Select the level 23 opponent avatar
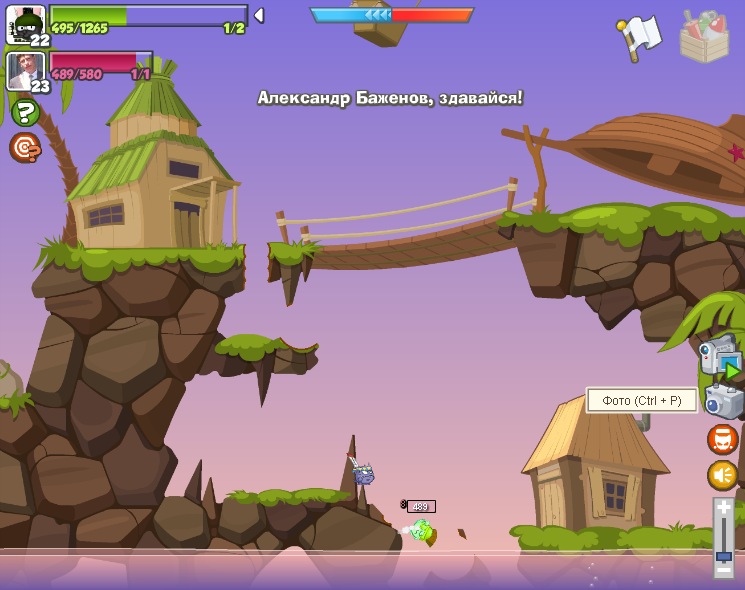This screenshot has width=745, height=590. 26,71
